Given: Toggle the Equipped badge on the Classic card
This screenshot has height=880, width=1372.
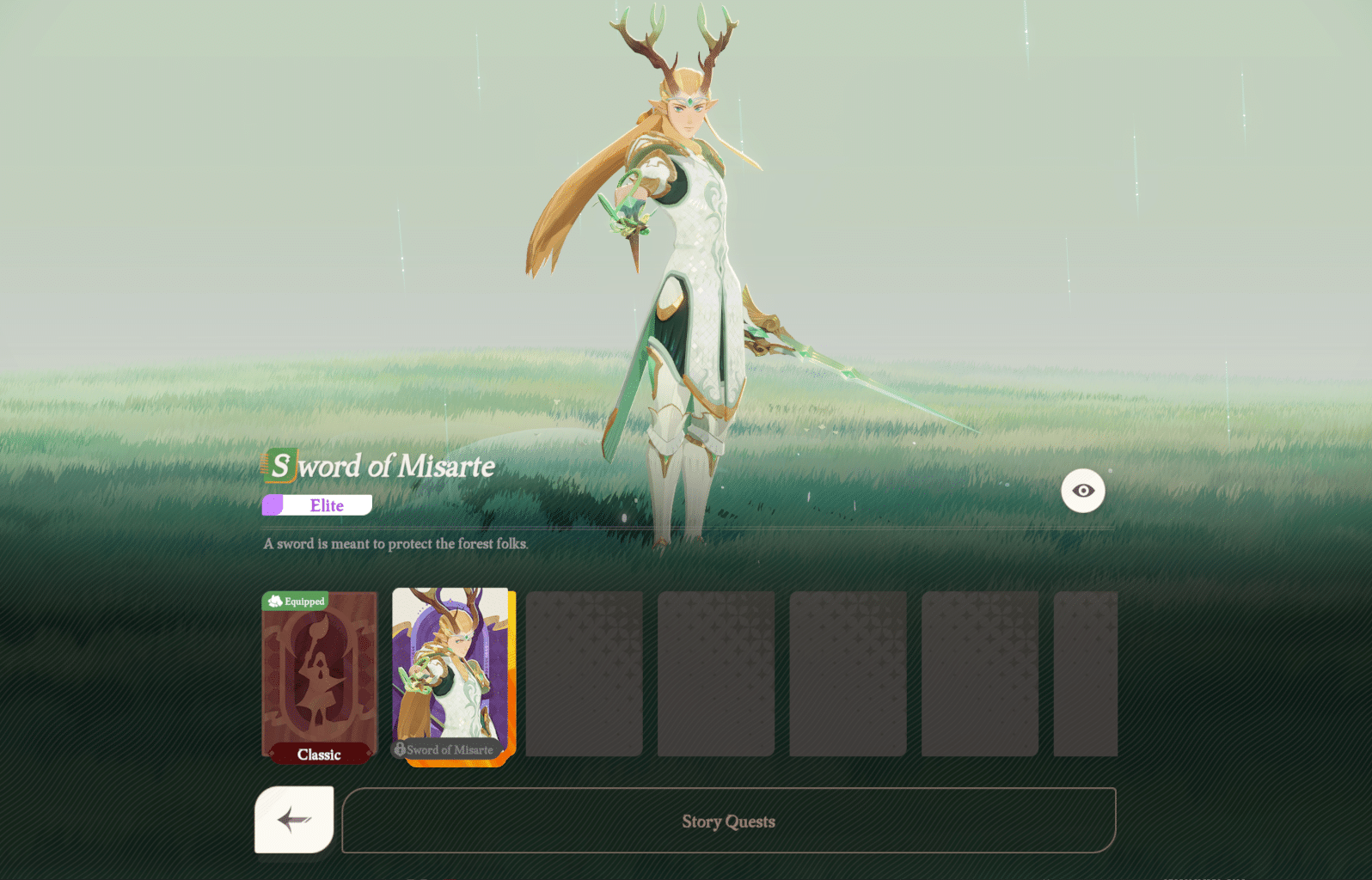Looking at the screenshot, I should pos(297,602).
